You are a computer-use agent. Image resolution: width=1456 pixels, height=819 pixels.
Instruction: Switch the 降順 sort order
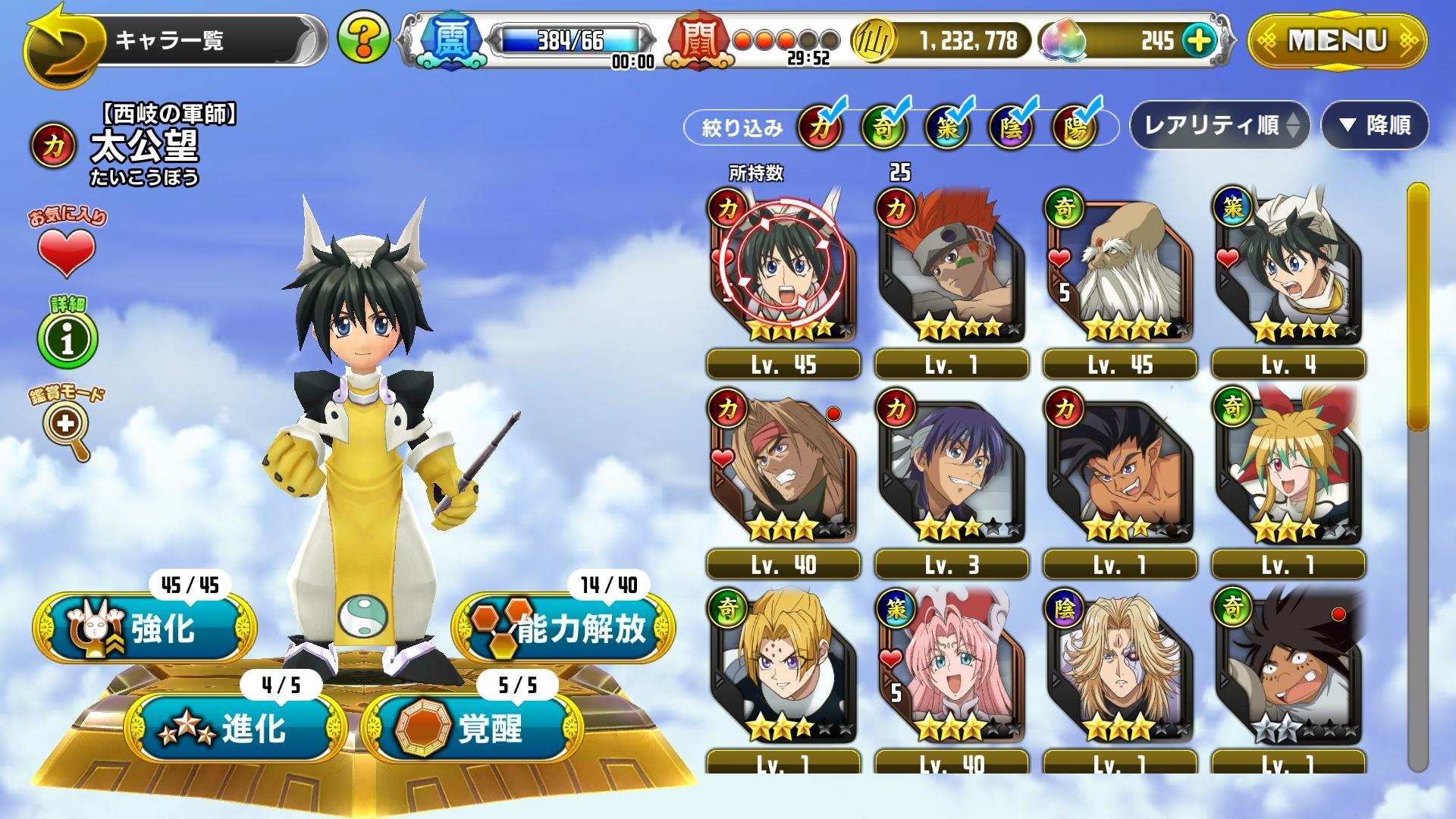[1375, 125]
